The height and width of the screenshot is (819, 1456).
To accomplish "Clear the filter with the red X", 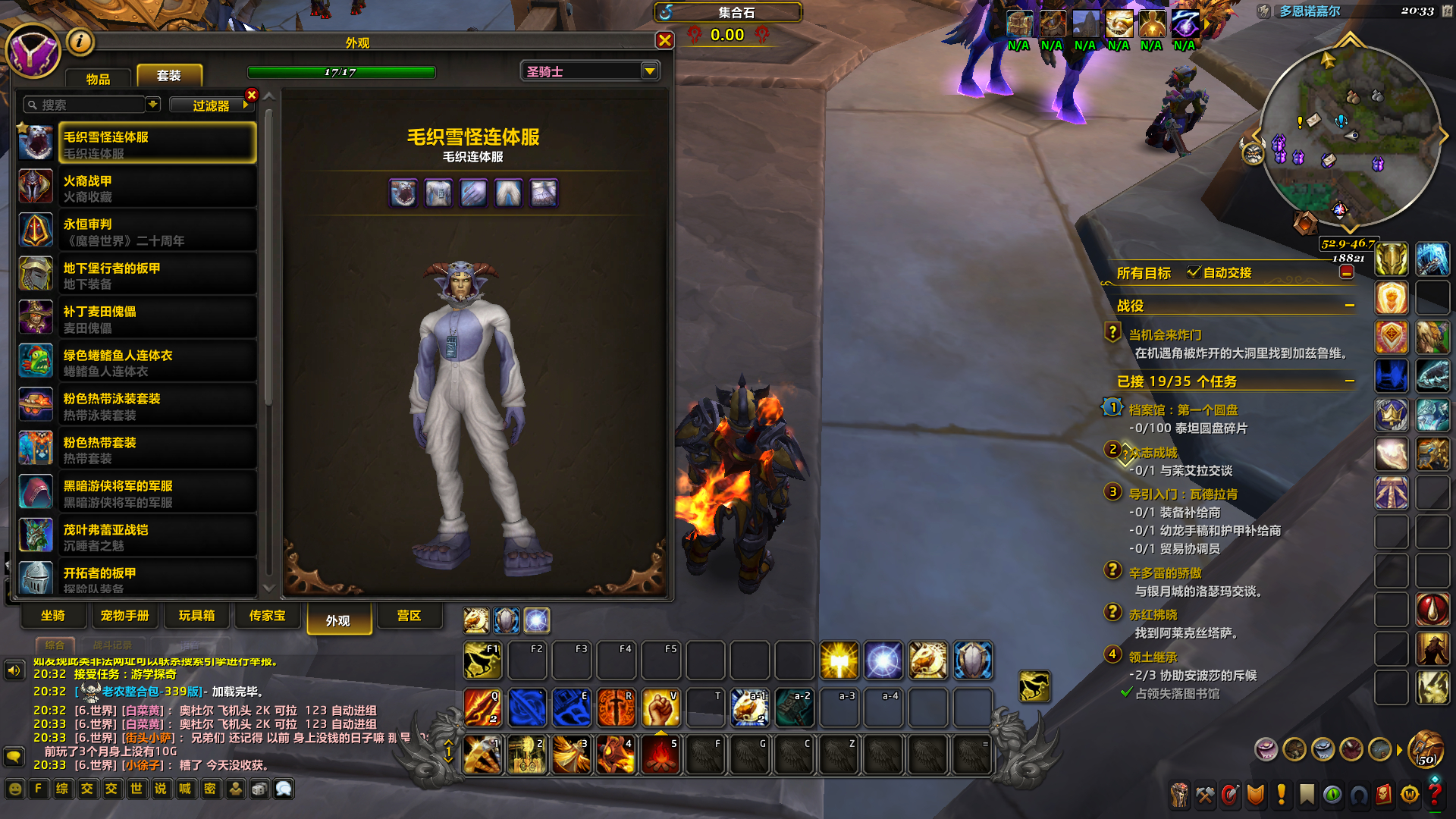I will coord(252,95).
